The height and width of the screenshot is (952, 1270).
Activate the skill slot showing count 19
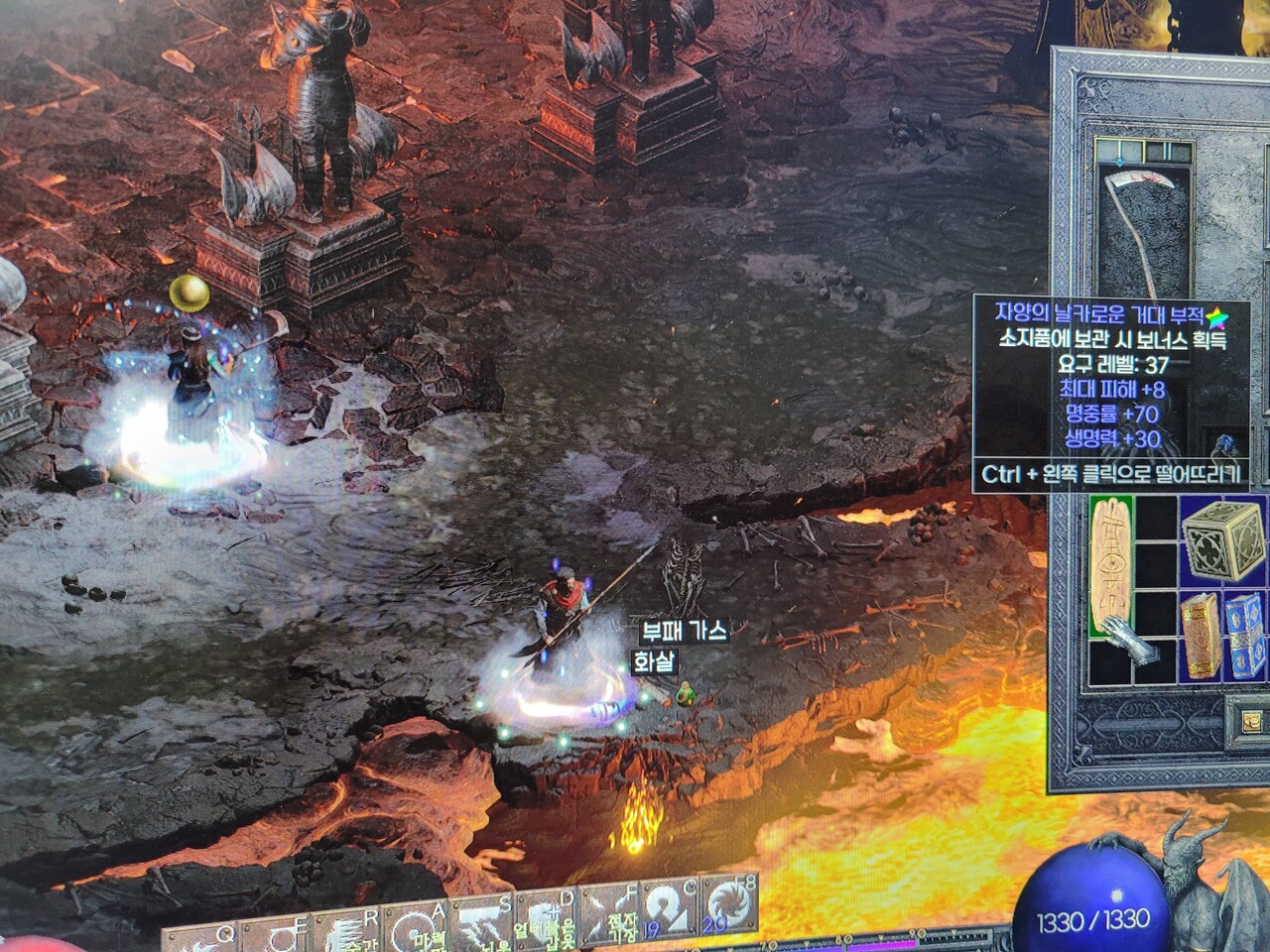coord(666,909)
